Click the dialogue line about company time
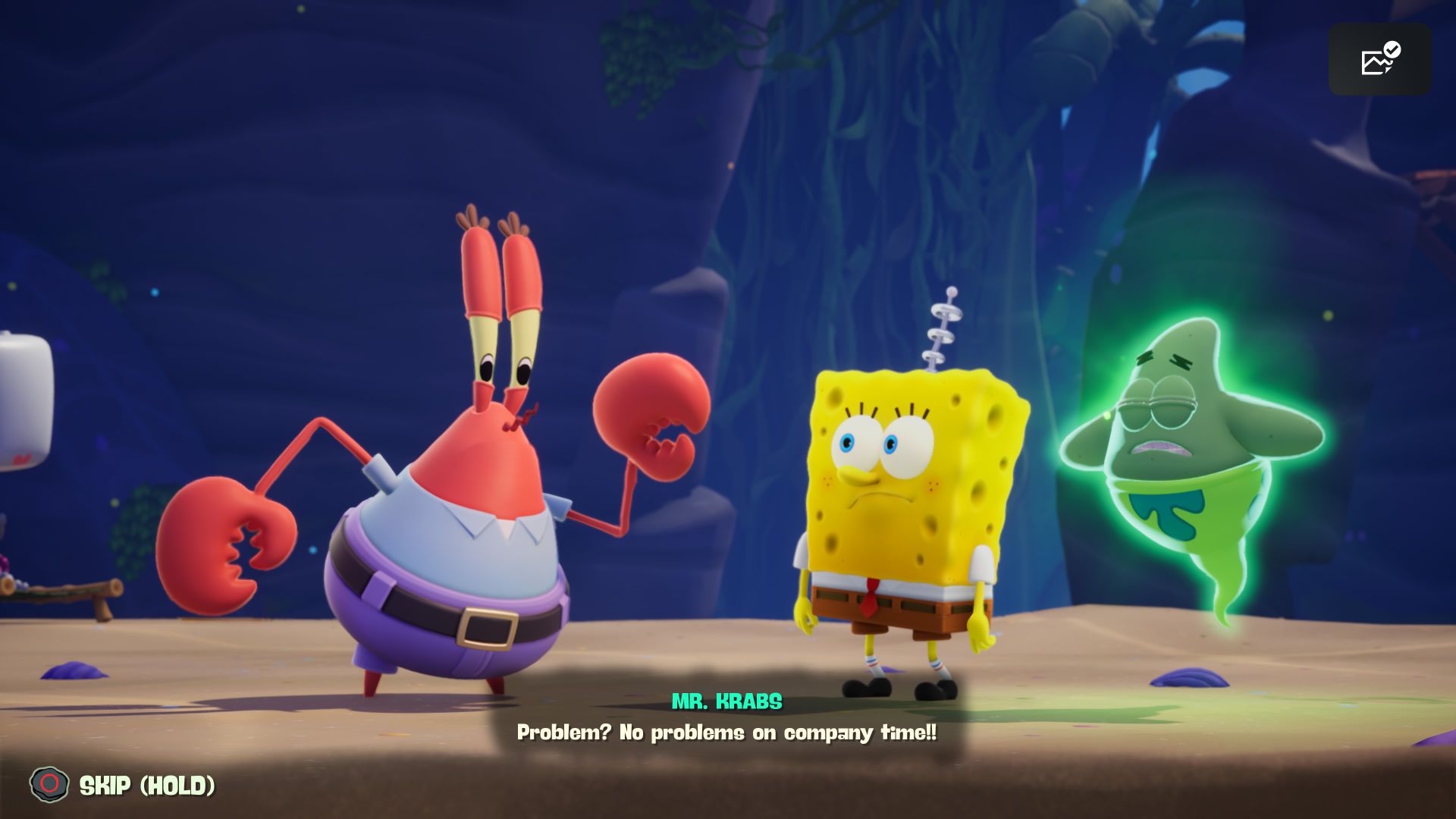 (728, 733)
